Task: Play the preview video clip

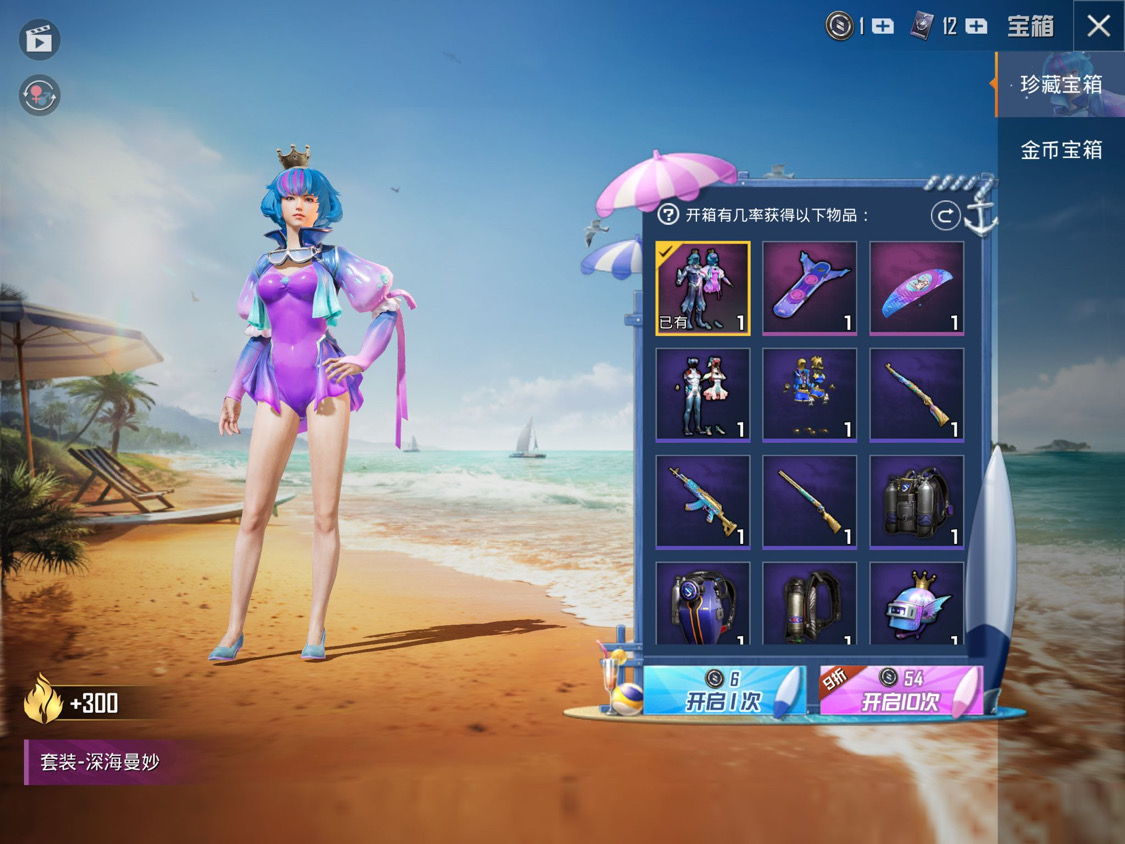Action: (x=40, y=40)
